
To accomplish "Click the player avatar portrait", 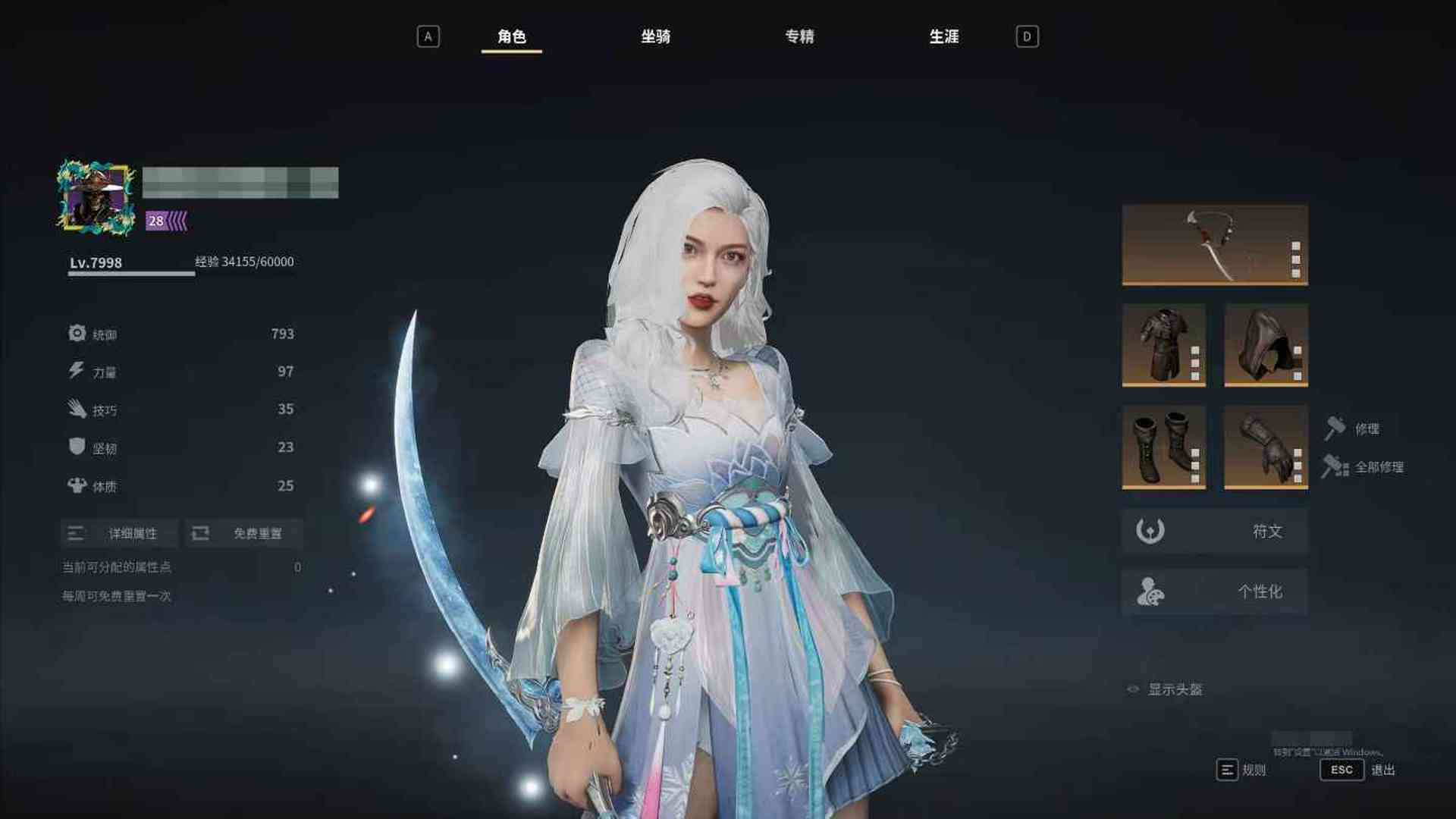I will click(x=96, y=197).
